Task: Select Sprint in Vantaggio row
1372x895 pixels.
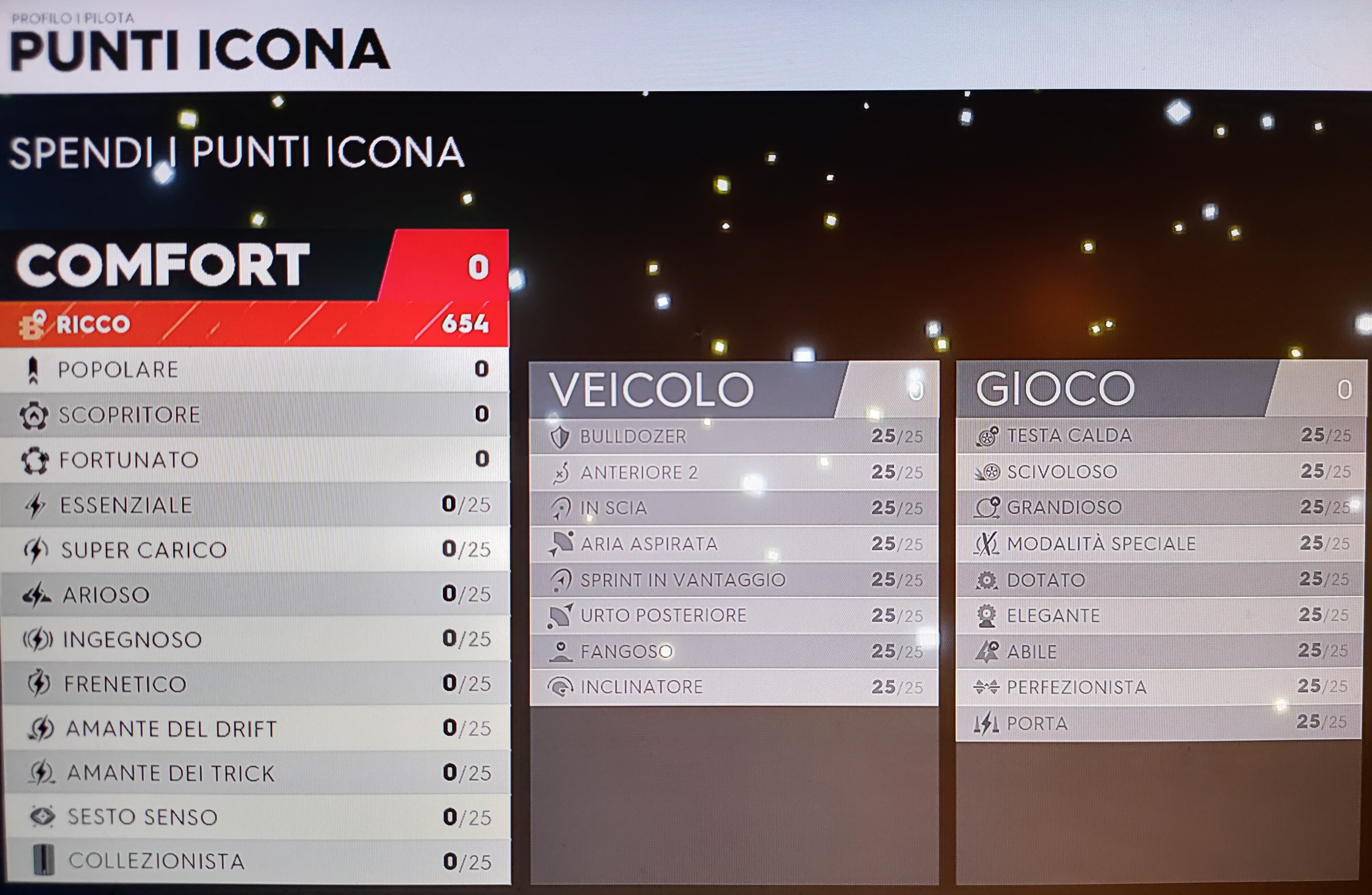Action: [x=733, y=579]
